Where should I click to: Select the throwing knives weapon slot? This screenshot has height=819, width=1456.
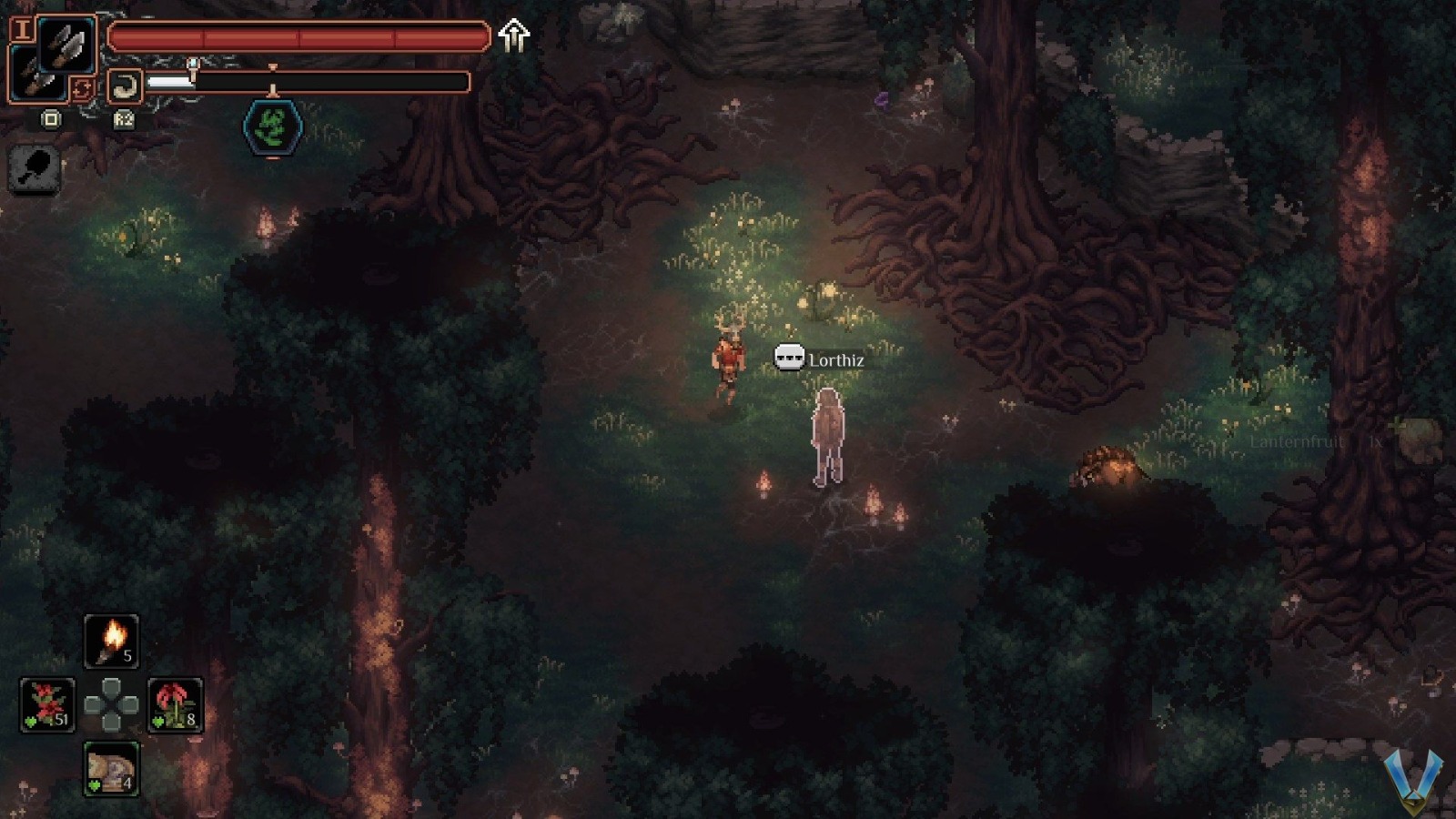[x=66, y=43]
